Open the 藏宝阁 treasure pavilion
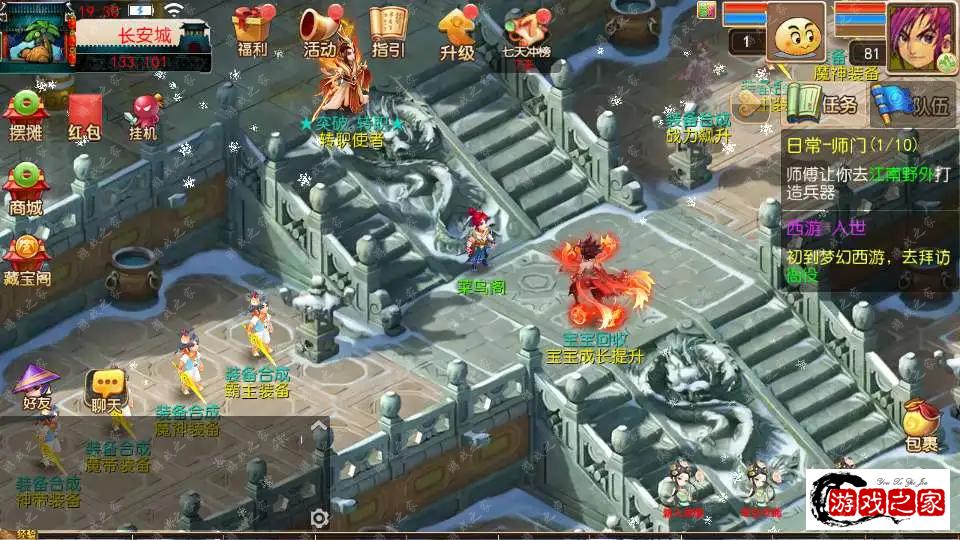960x540 pixels. point(26,260)
